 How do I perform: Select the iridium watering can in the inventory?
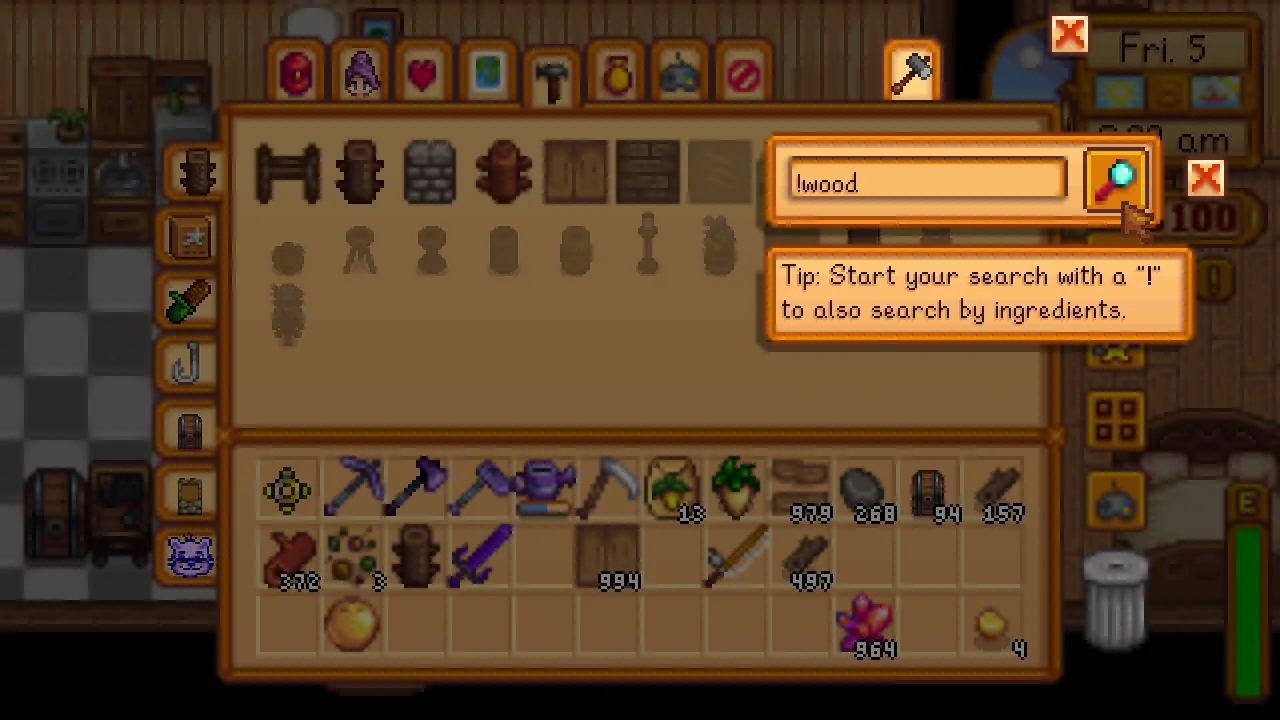(545, 487)
